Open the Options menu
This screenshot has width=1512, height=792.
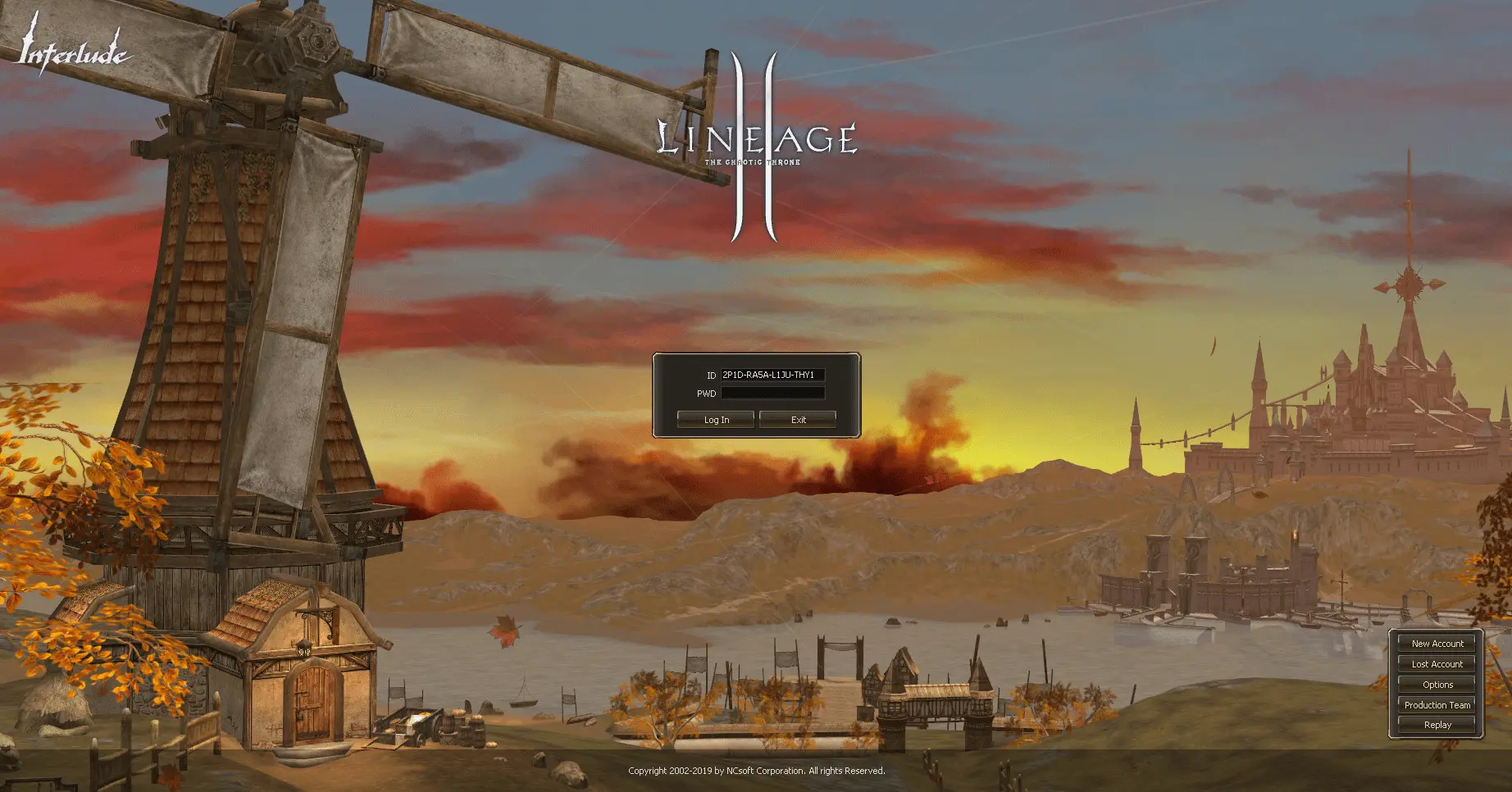(x=1437, y=685)
